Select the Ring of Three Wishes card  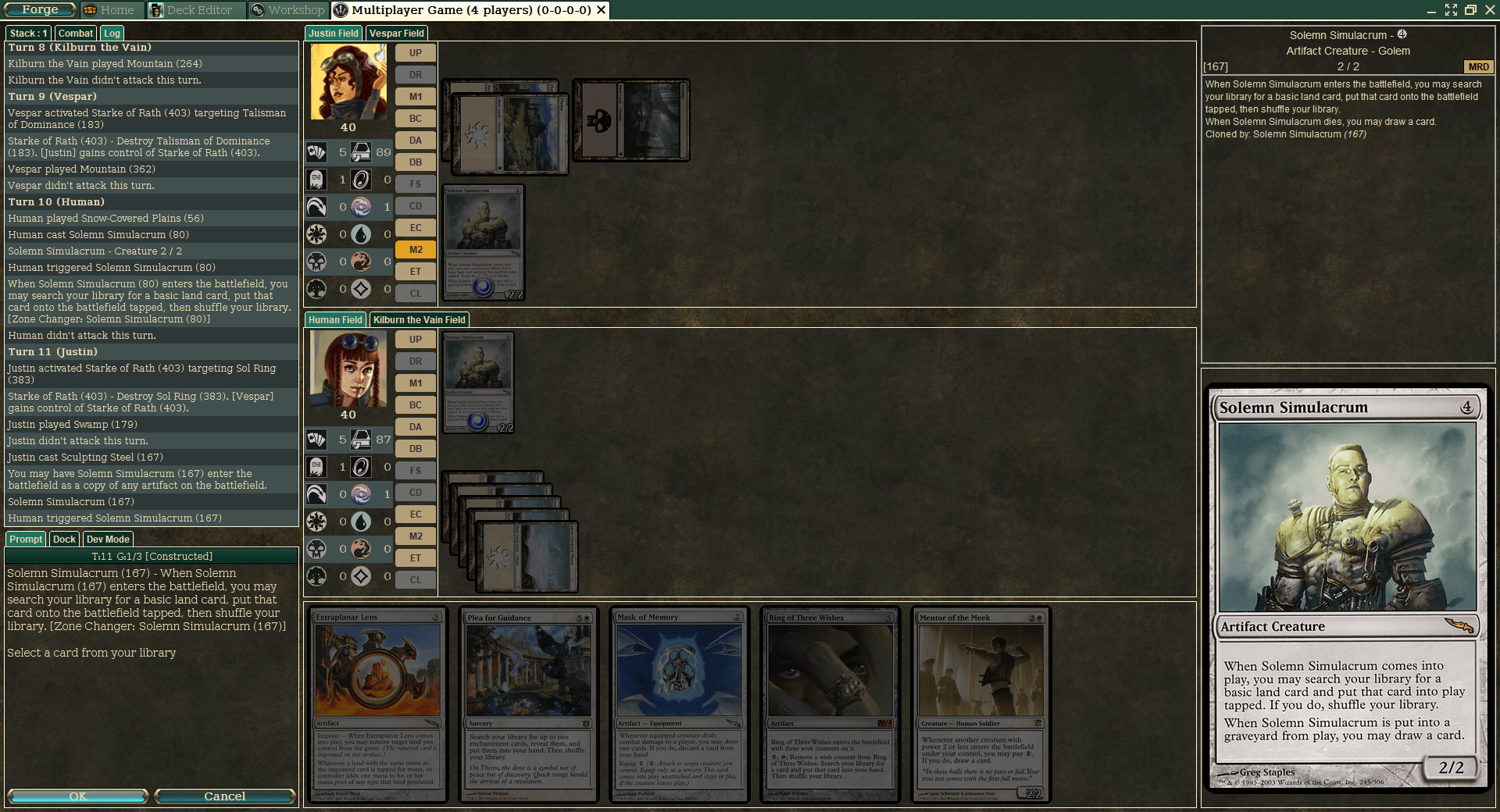click(830, 704)
